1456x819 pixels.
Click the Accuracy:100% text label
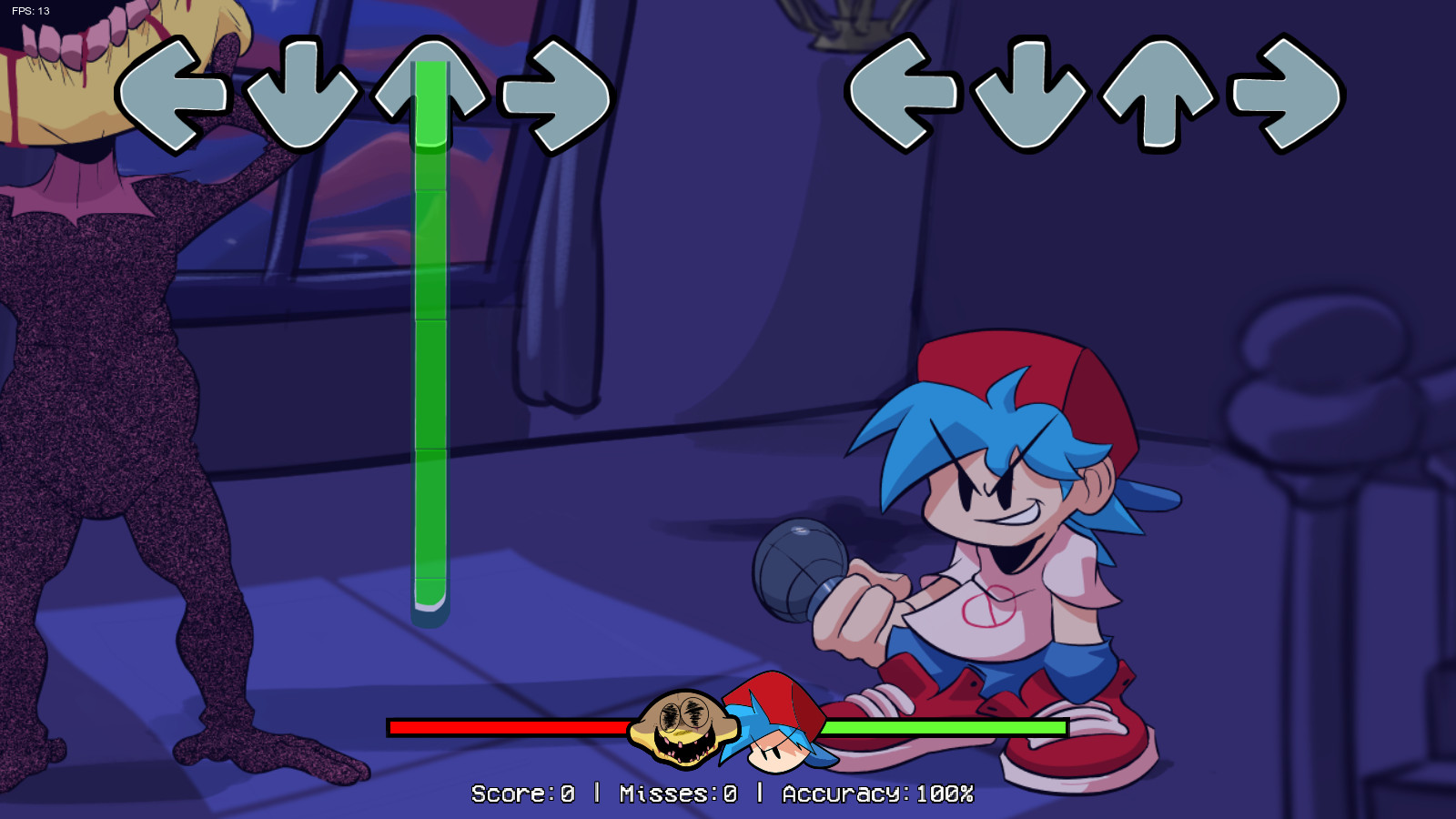coord(875,793)
